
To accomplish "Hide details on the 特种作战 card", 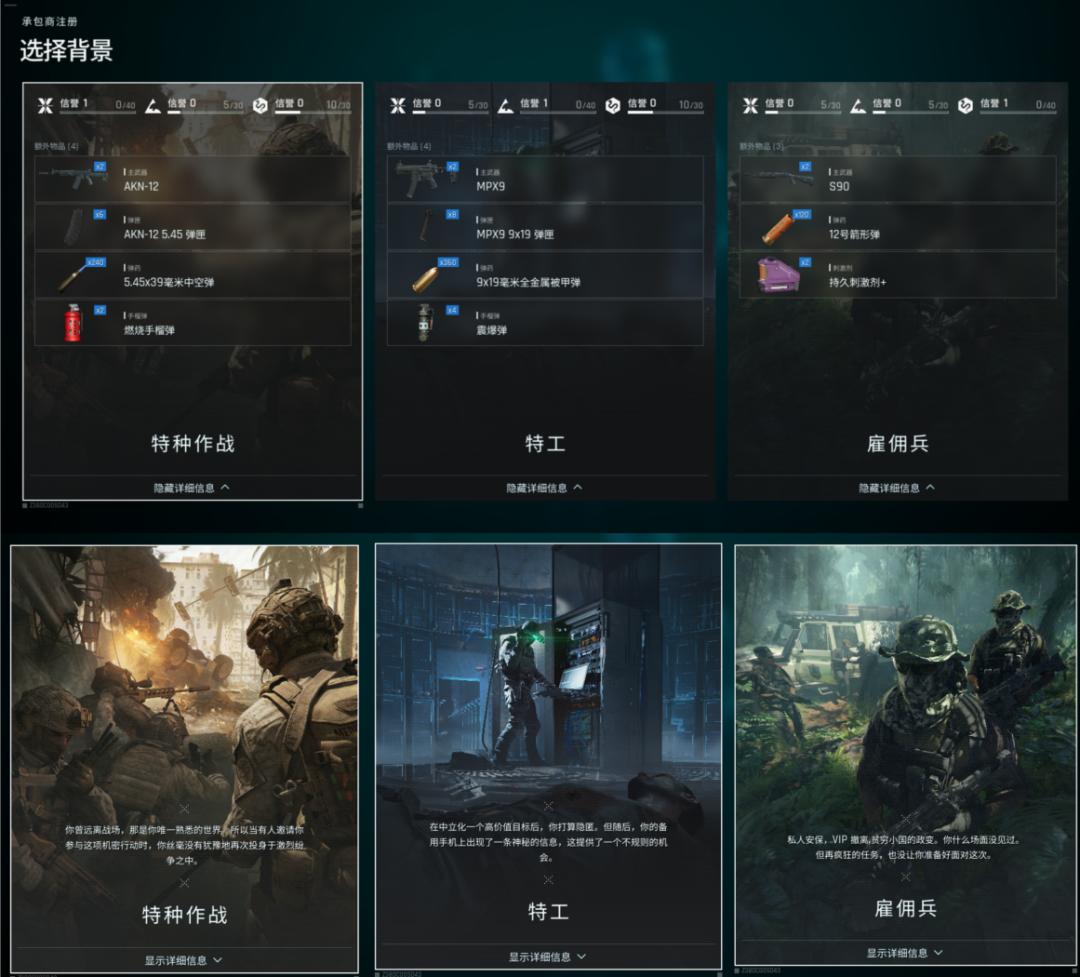I will click(193, 488).
